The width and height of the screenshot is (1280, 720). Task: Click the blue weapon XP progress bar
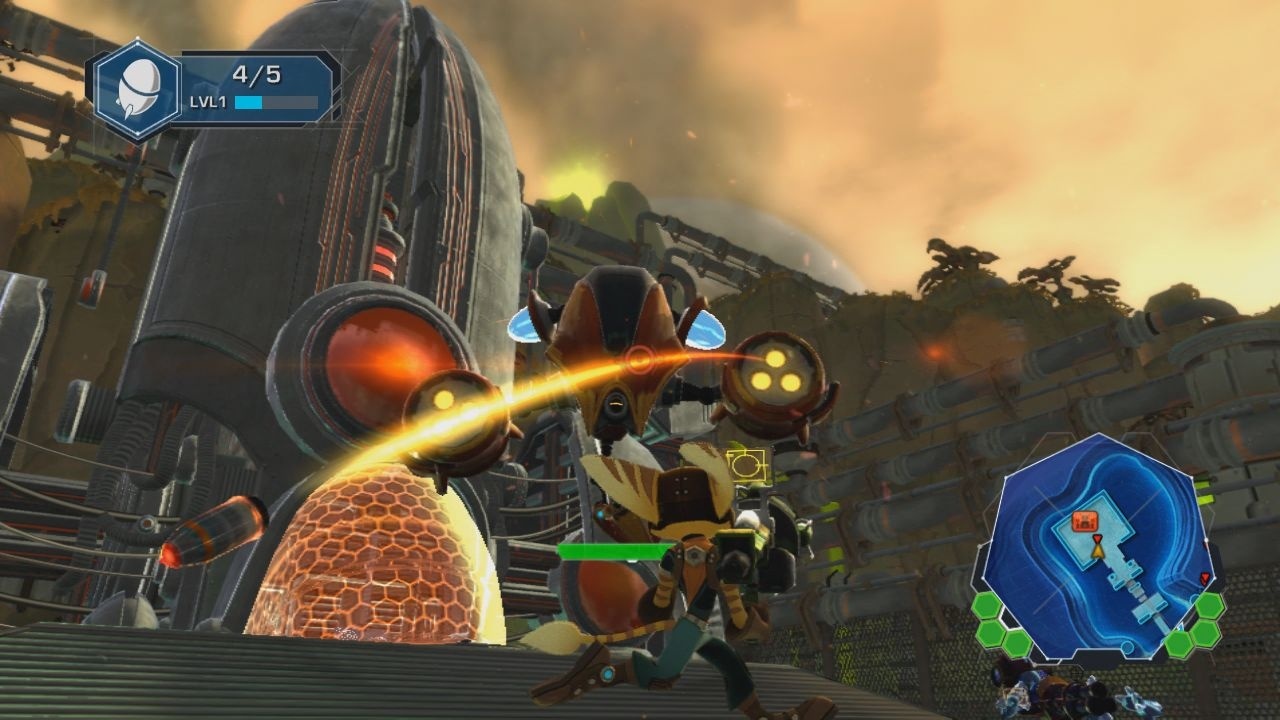pos(248,101)
